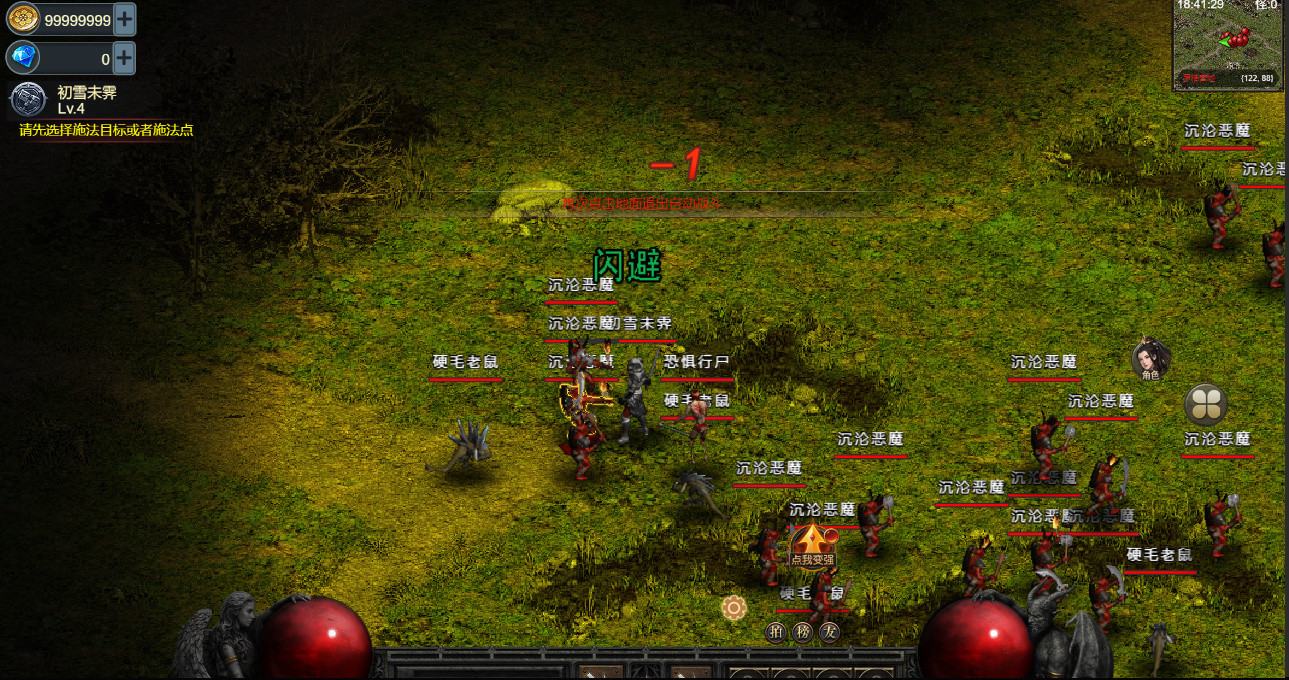The height and width of the screenshot is (680, 1289).
Task: Open the friends list via 友 button
Action: [x=828, y=632]
